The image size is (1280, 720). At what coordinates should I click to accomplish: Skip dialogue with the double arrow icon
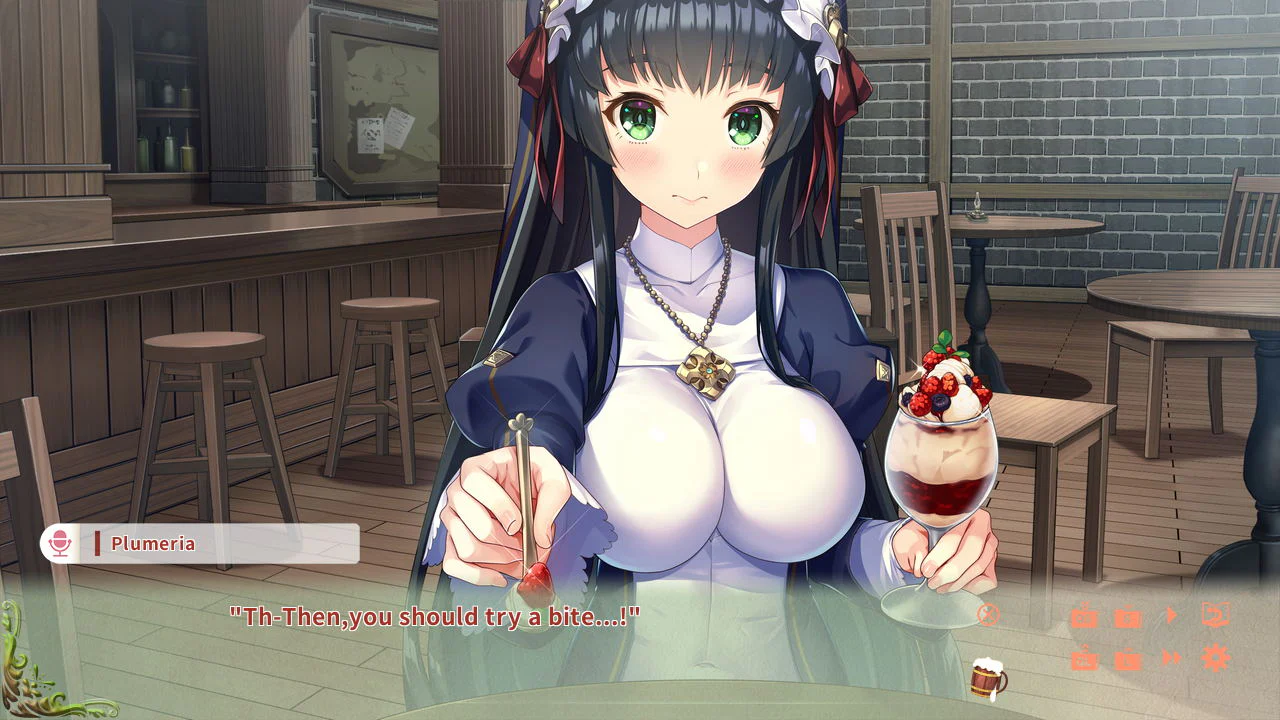tap(1172, 658)
